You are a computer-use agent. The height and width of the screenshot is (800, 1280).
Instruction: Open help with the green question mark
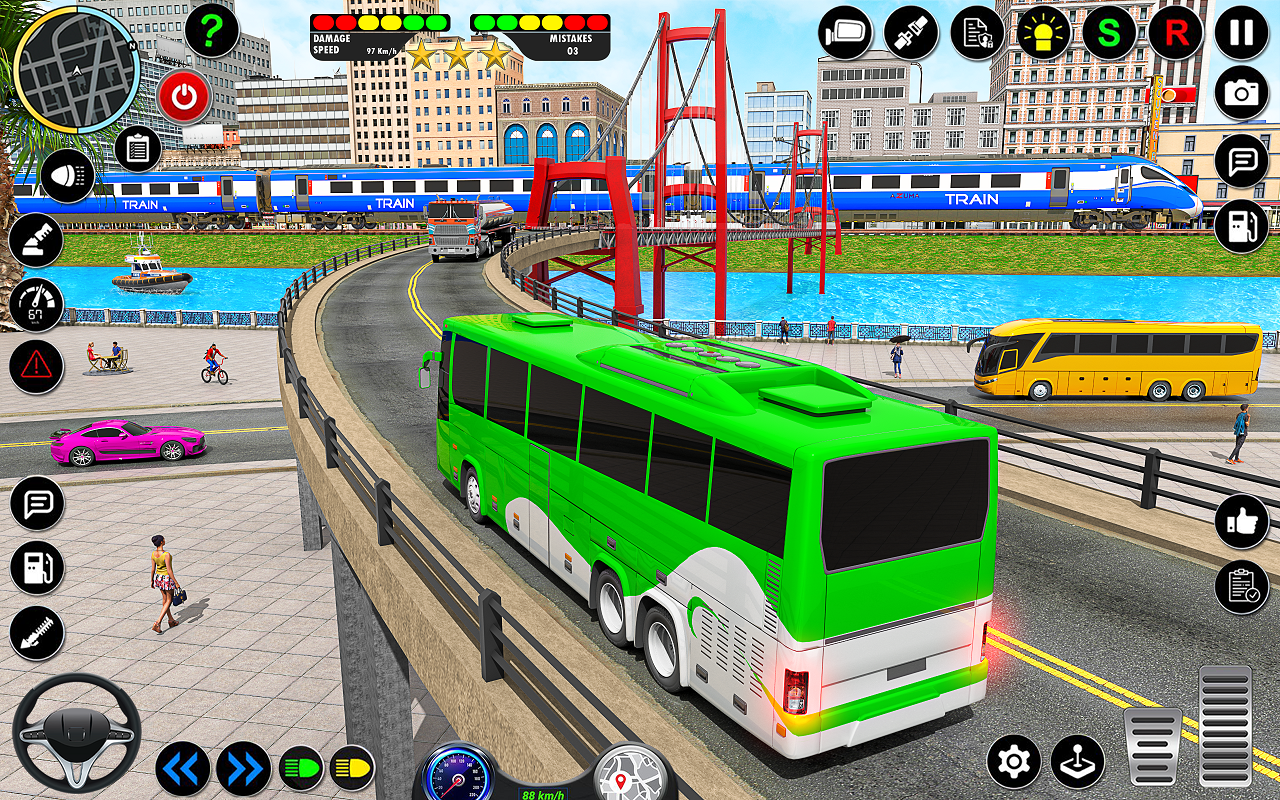(x=211, y=32)
